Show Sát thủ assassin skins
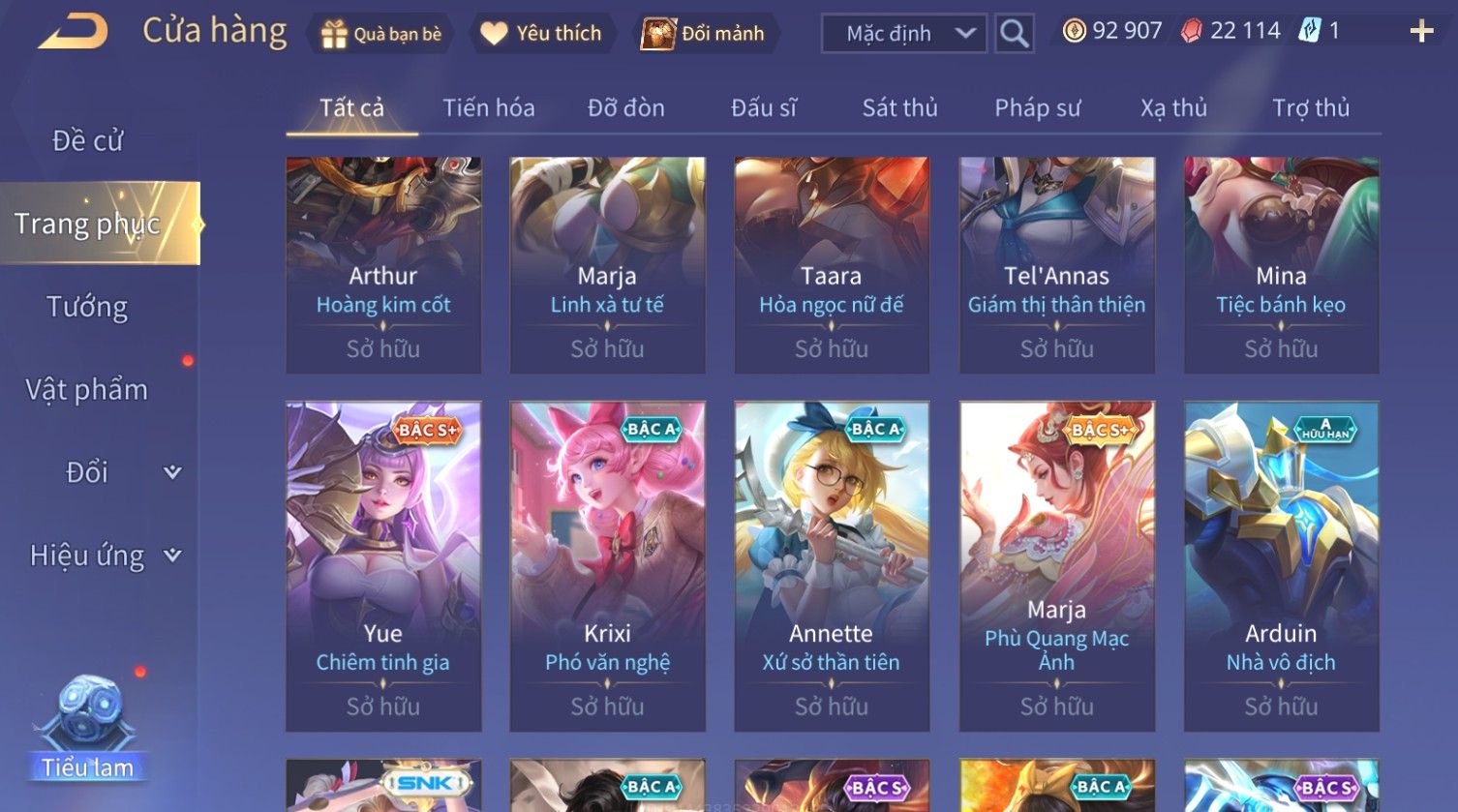The image size is (1458, 812). (899, 107)
